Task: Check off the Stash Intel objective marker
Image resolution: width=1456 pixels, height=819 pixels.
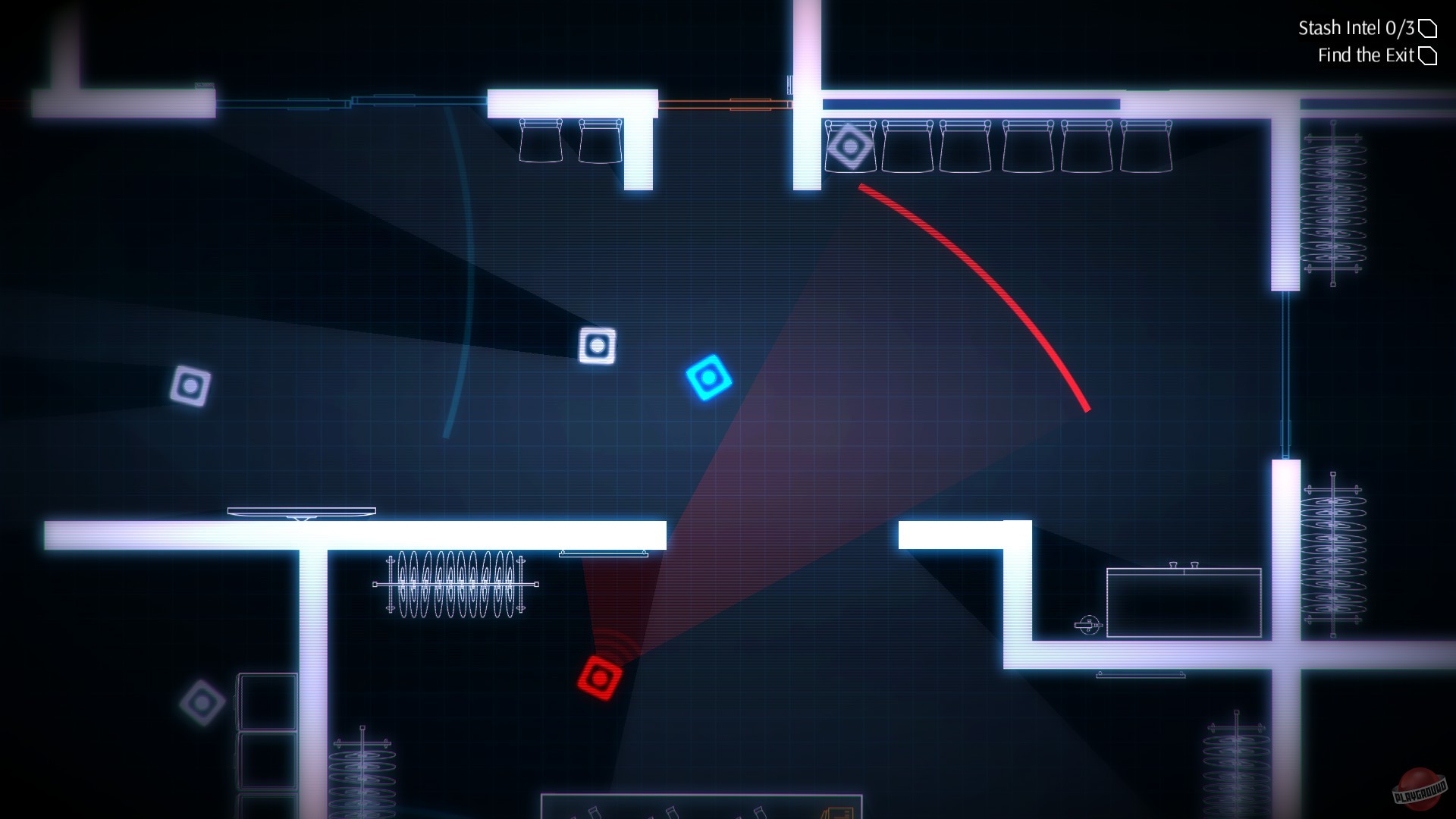Action: point(1429,28)
